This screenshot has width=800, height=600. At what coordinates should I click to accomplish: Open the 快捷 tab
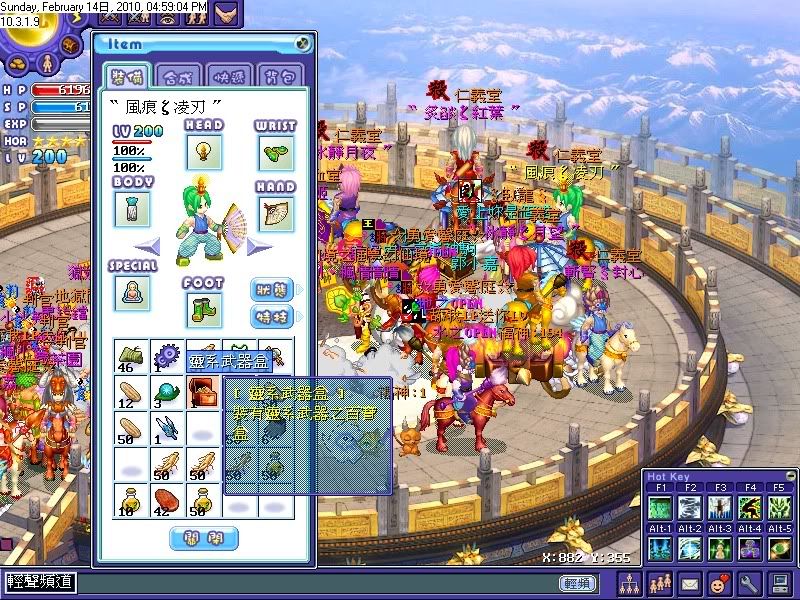227,75
